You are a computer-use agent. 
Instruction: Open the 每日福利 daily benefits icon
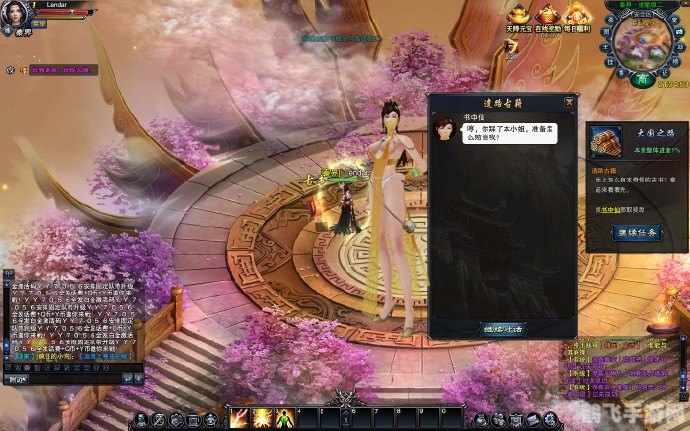[x=575, y=15]
